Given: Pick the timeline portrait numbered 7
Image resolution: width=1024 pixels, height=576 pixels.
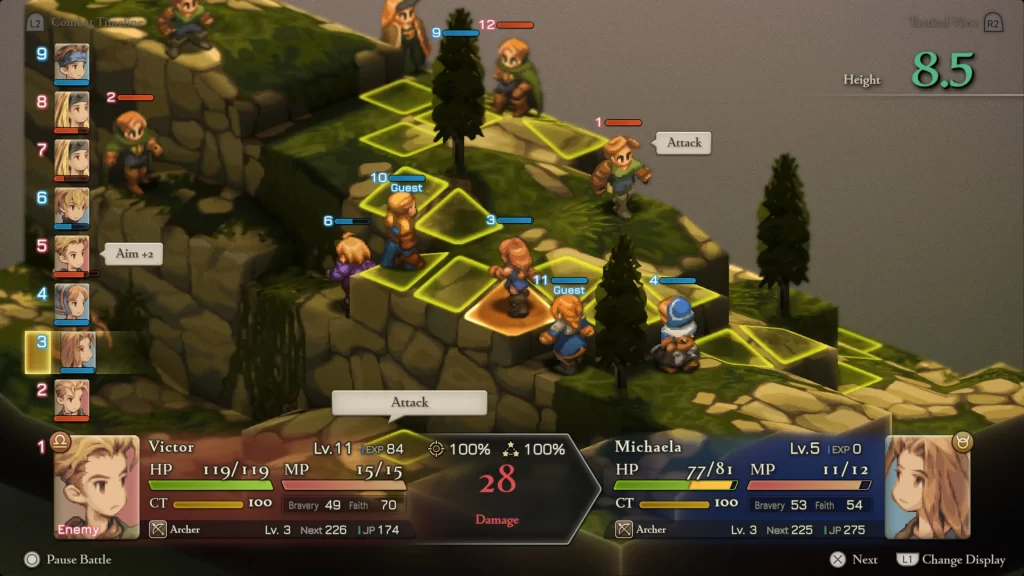Looking at the screenshot, I should (x=71, y=158).
